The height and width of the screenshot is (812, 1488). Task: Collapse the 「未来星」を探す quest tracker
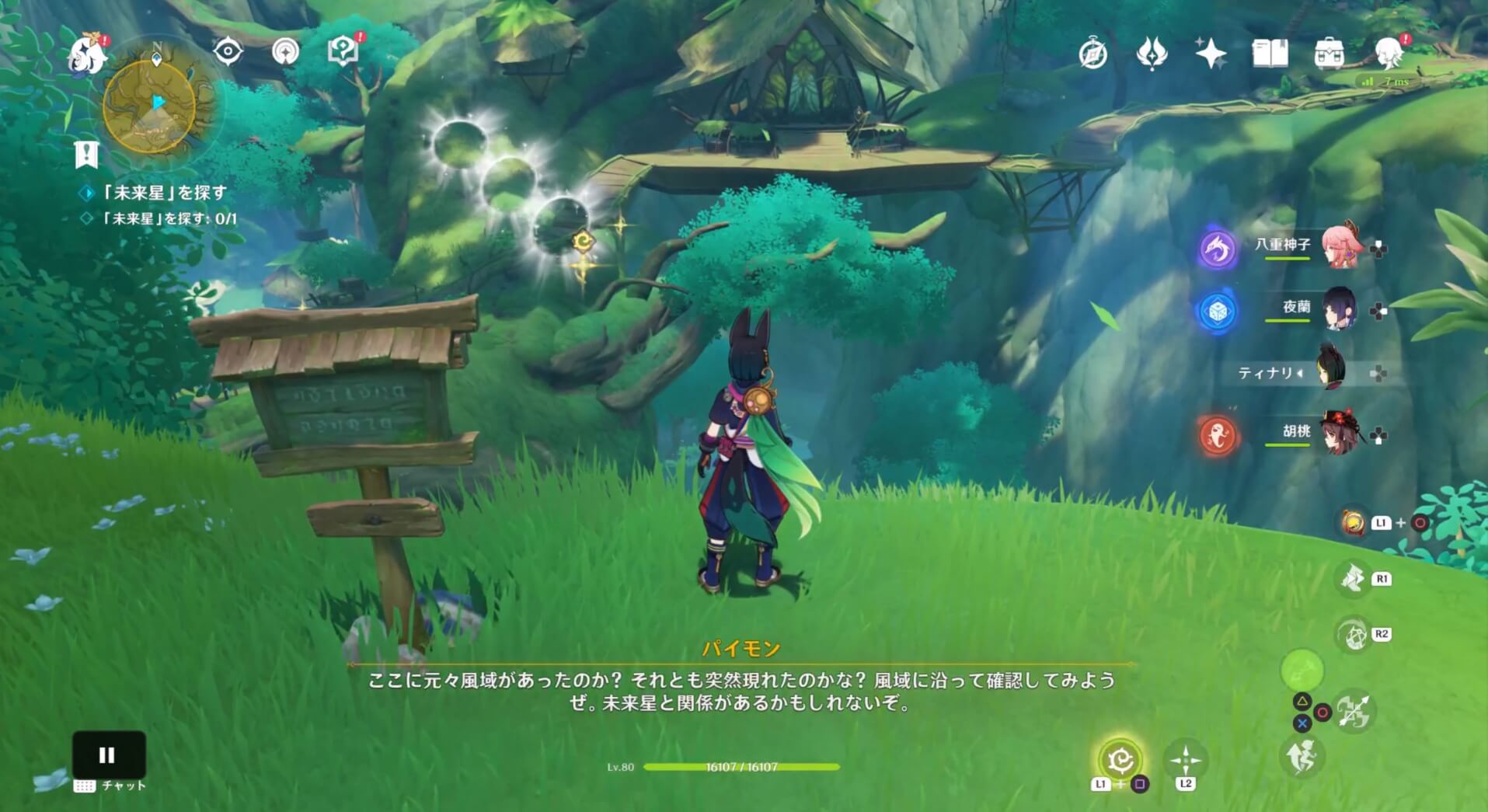tap(85, 153)
